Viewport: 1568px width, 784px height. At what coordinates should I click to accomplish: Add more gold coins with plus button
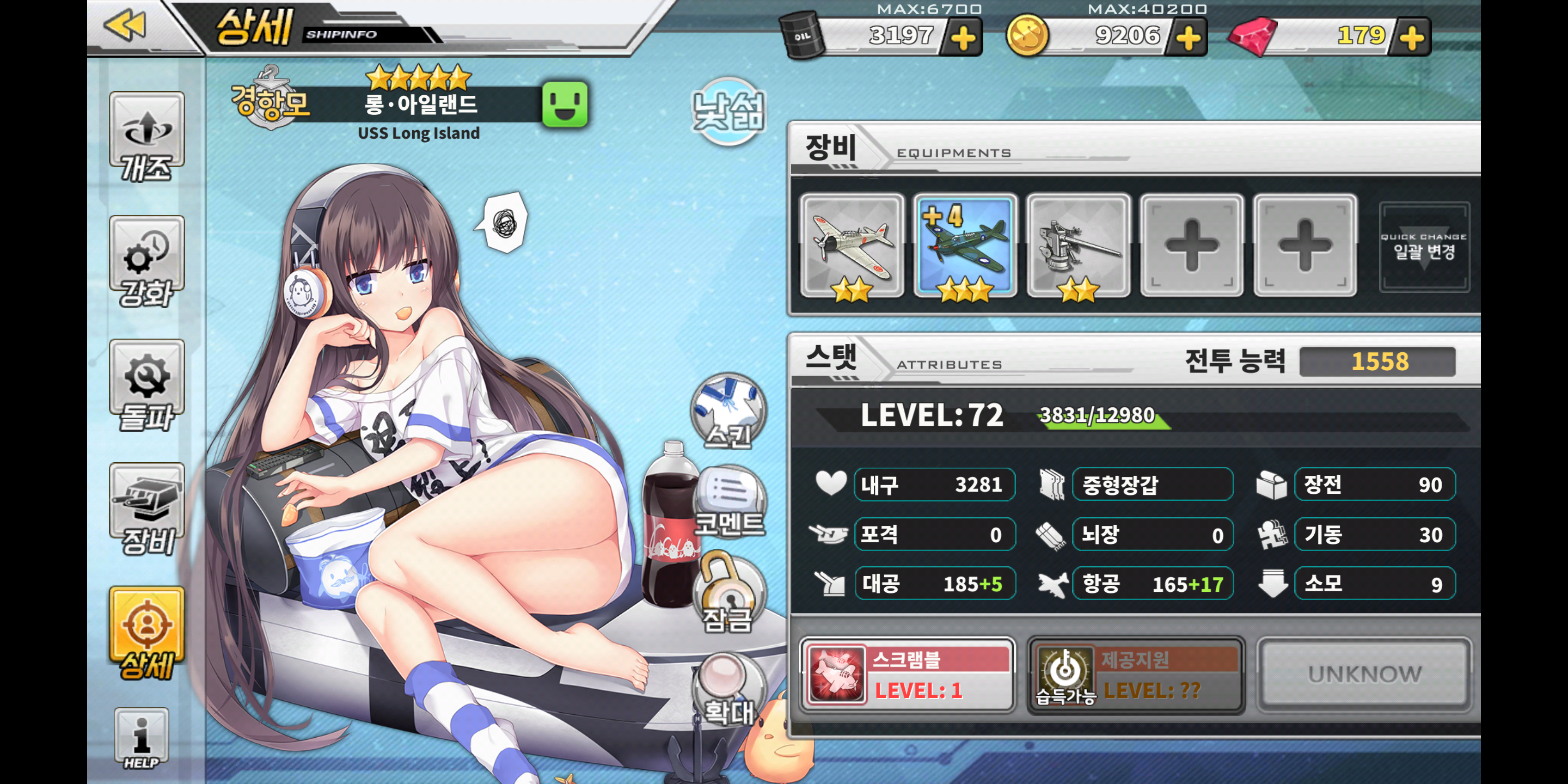[1187, 38]
